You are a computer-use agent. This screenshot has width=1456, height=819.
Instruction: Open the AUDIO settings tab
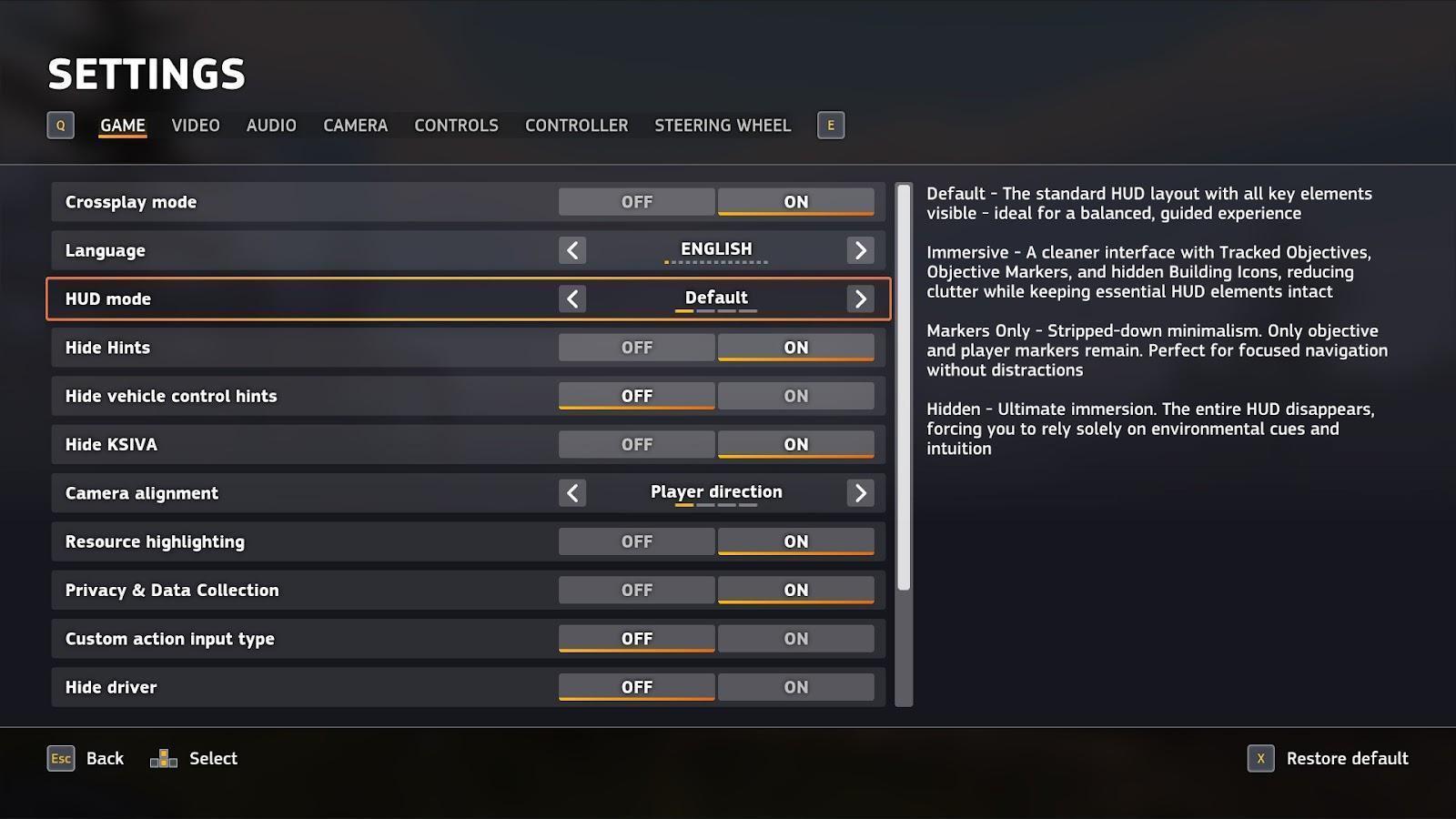click(271, 126)
